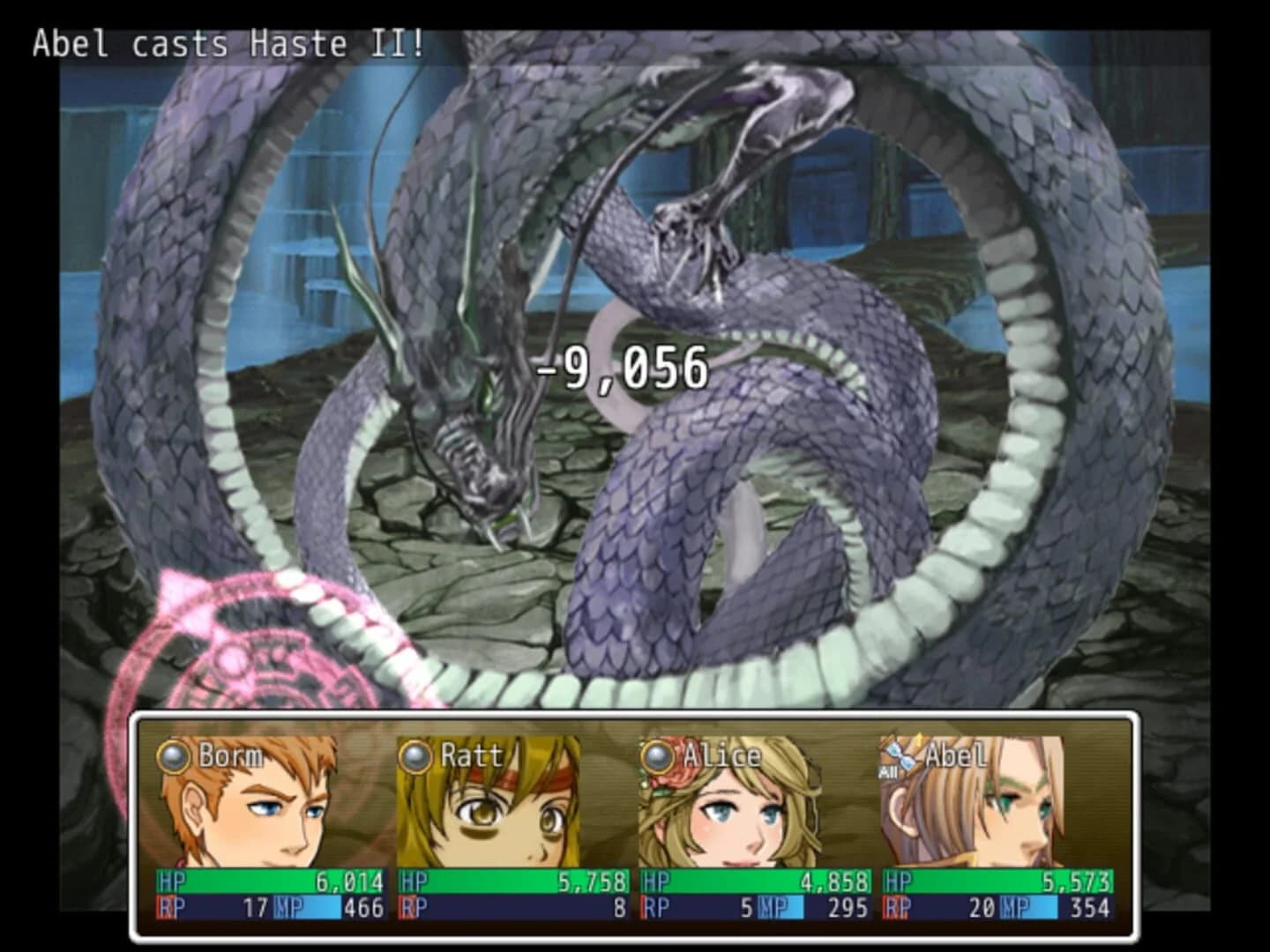This screenshot has height=952, width=1270.
Task: Select Borm's name label in the party bar
Action: [x=231, y=755]
